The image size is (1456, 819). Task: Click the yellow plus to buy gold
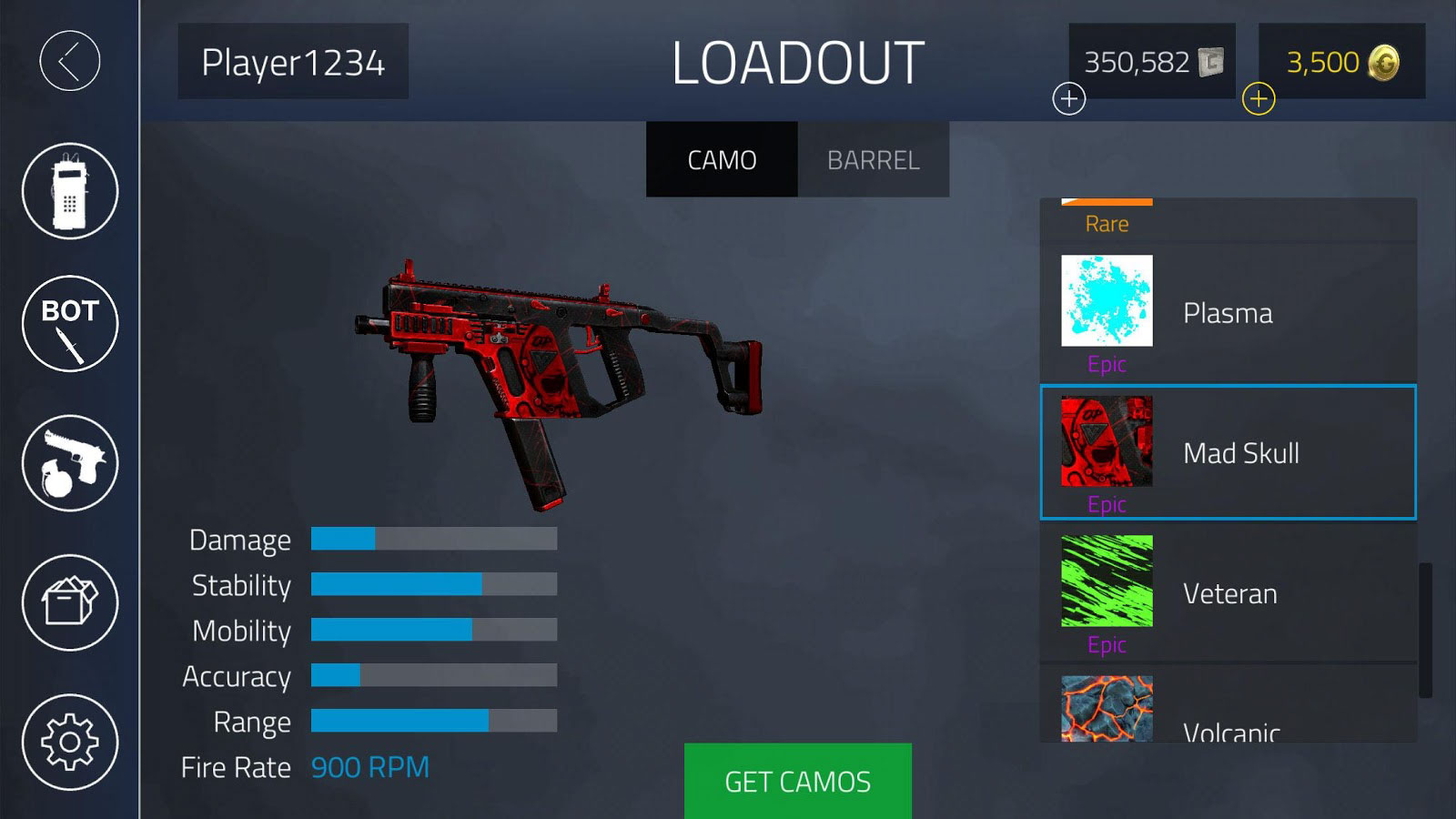(1259, 100)
